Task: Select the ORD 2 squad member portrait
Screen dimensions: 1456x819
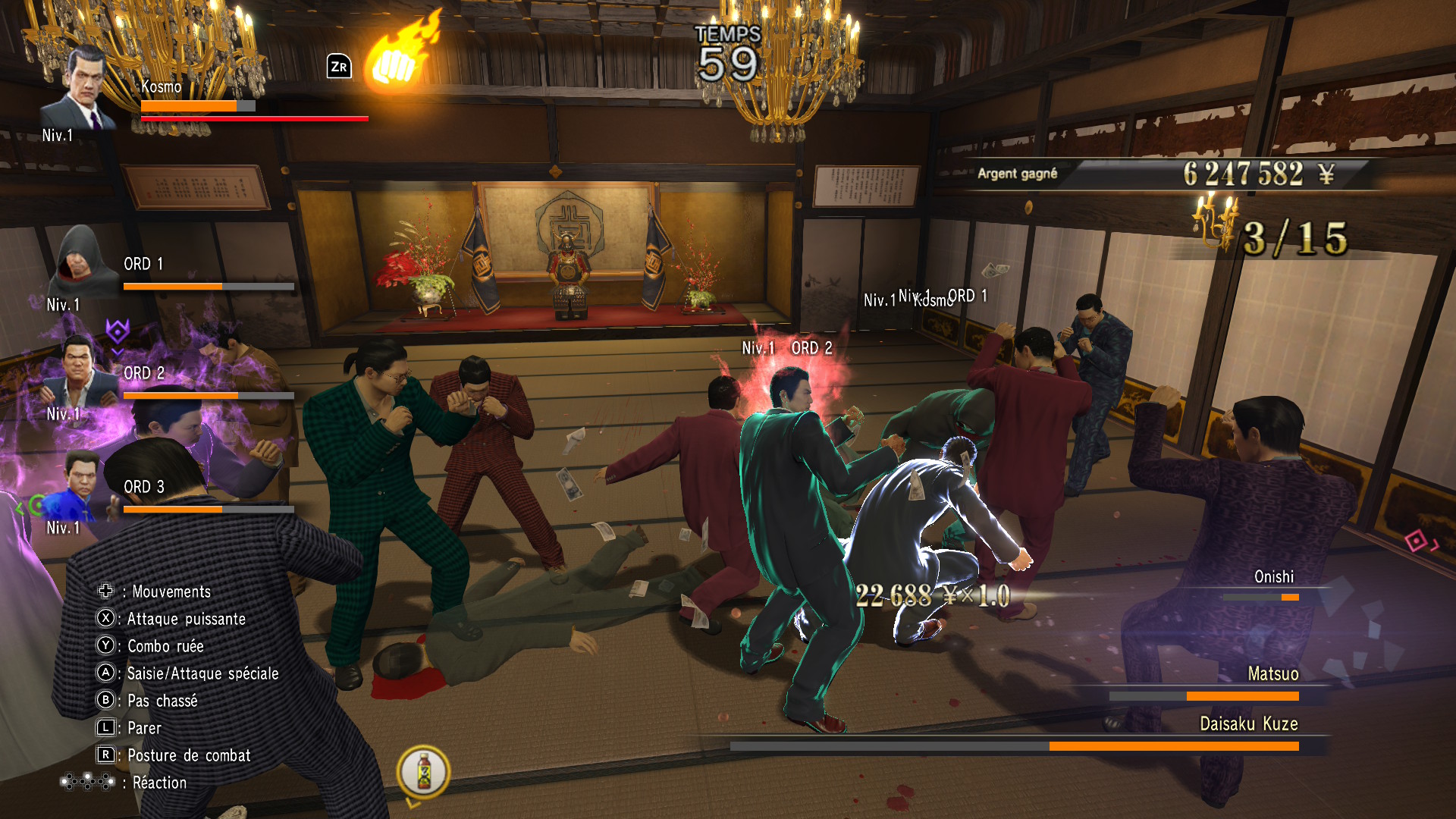Action: (79, 373)
